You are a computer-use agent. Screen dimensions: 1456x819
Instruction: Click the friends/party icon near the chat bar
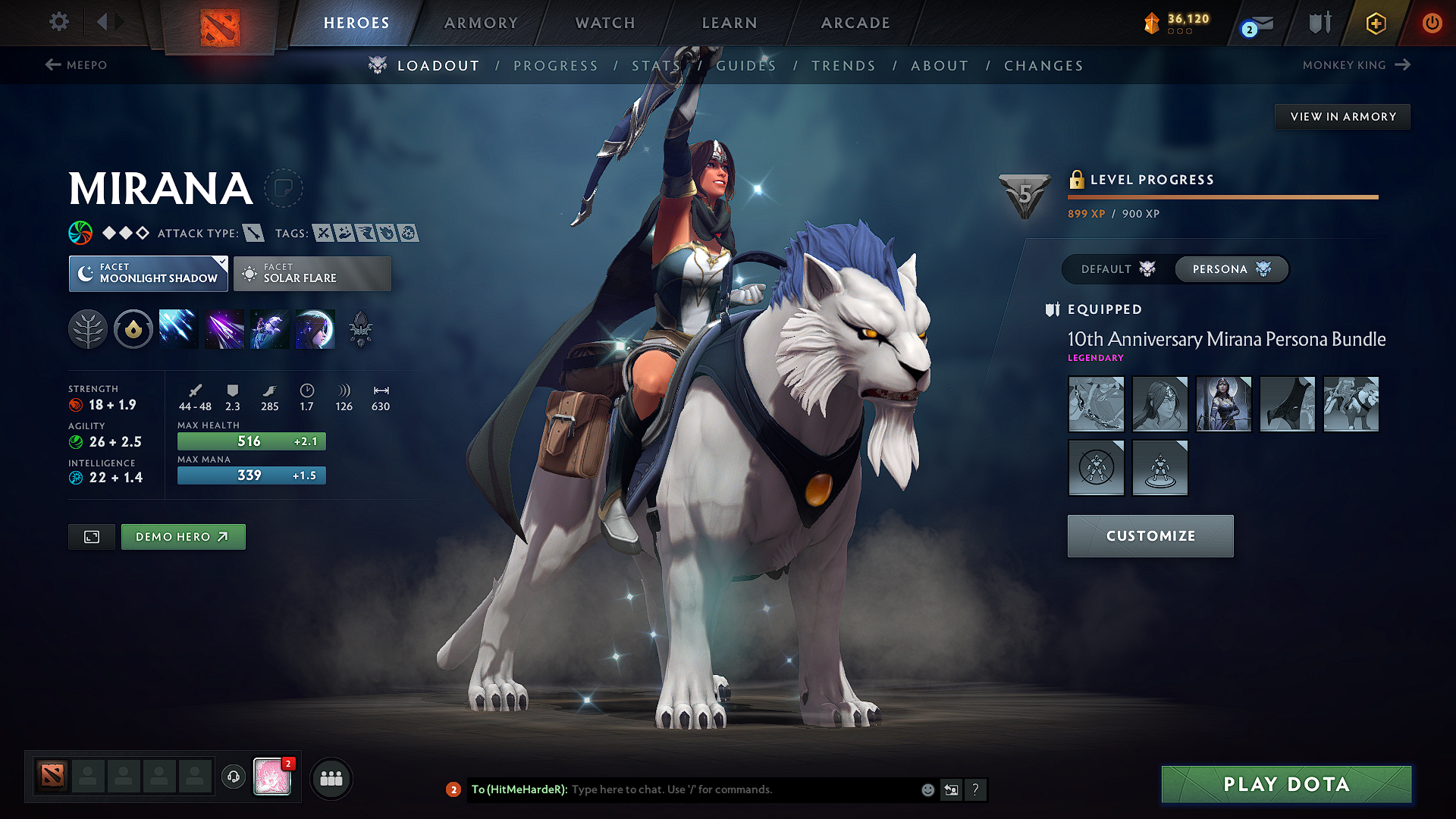click(331, 778)
